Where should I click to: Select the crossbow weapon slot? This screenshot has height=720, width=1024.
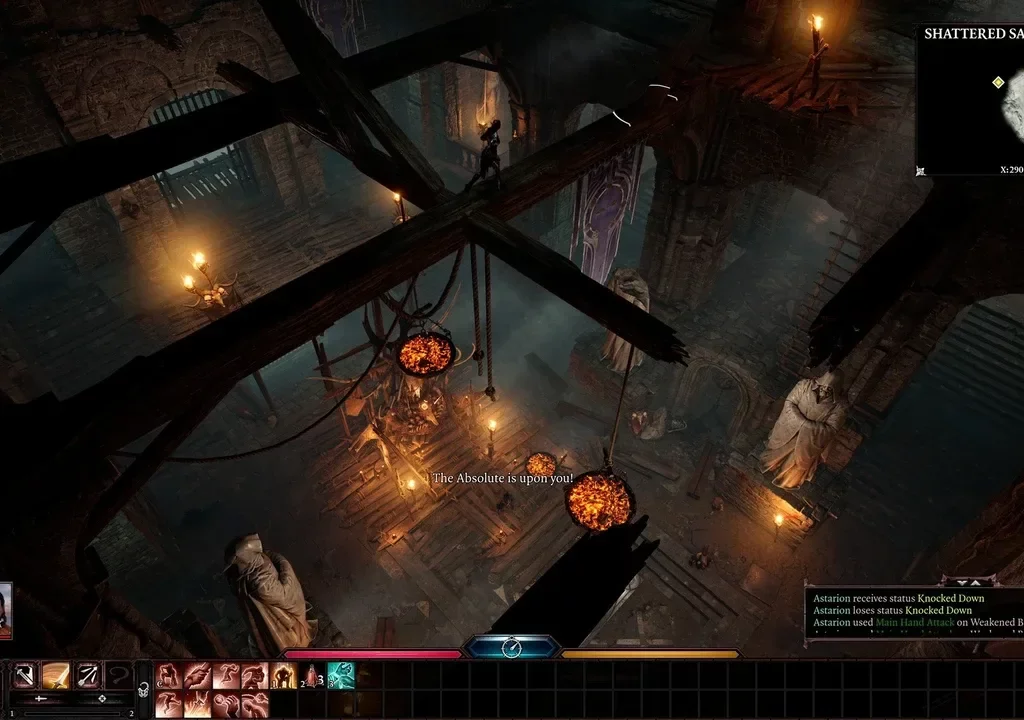[25, 676]
